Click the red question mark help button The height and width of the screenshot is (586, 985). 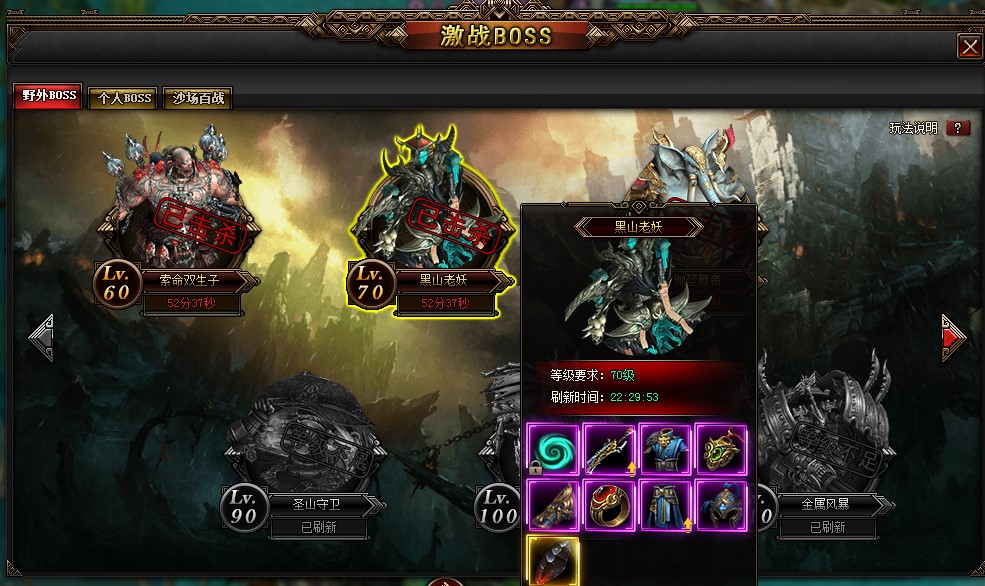click(957, 128)
